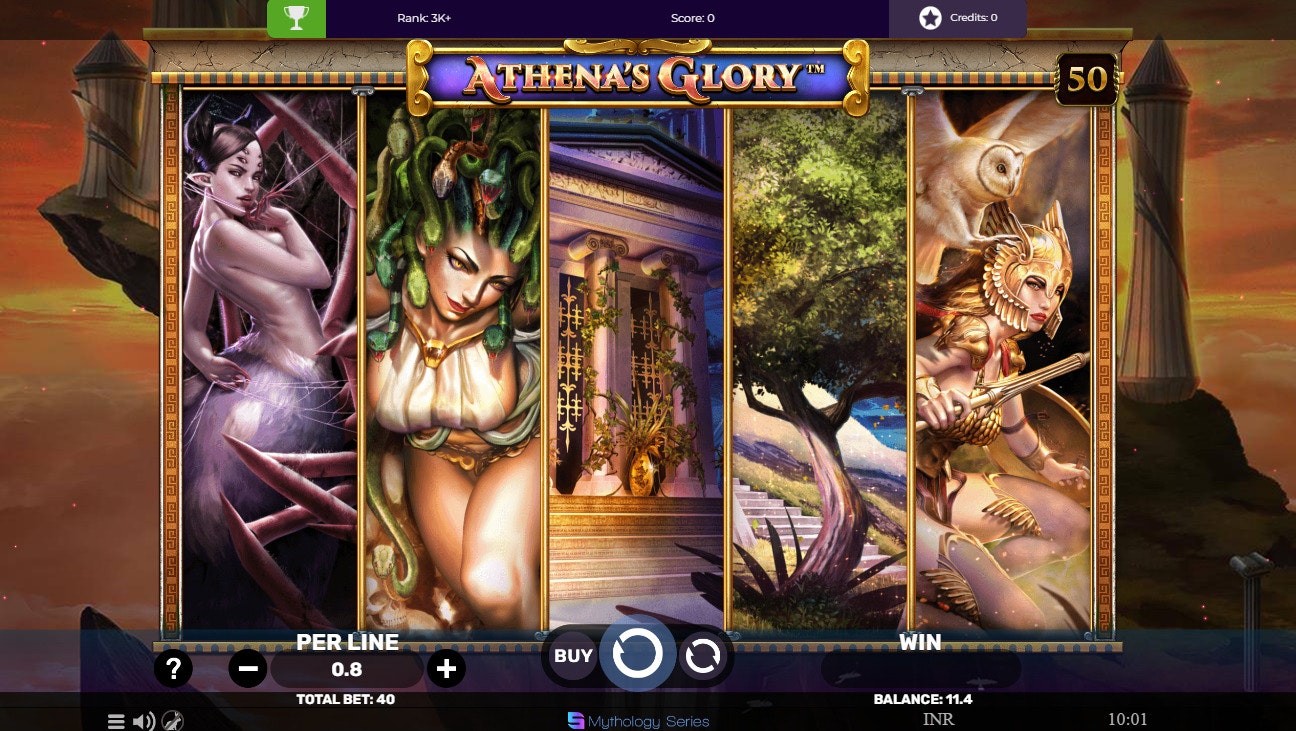Select the Score: 0 display
1296x731 pixels.
click(691, 17)
